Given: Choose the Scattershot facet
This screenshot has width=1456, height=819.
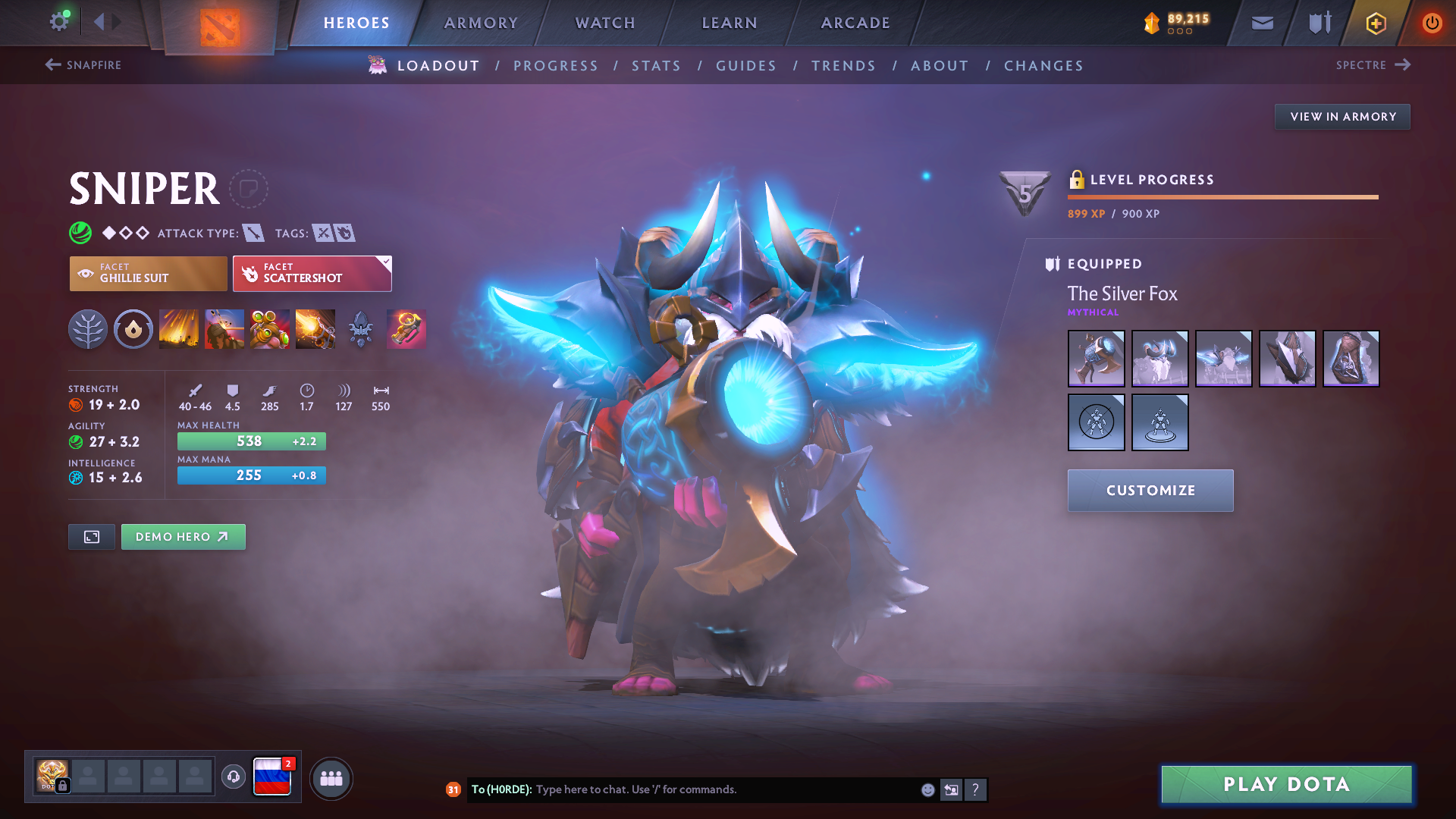Looking at the screenshot, I should pyautogui.click(x=312, y=273).
